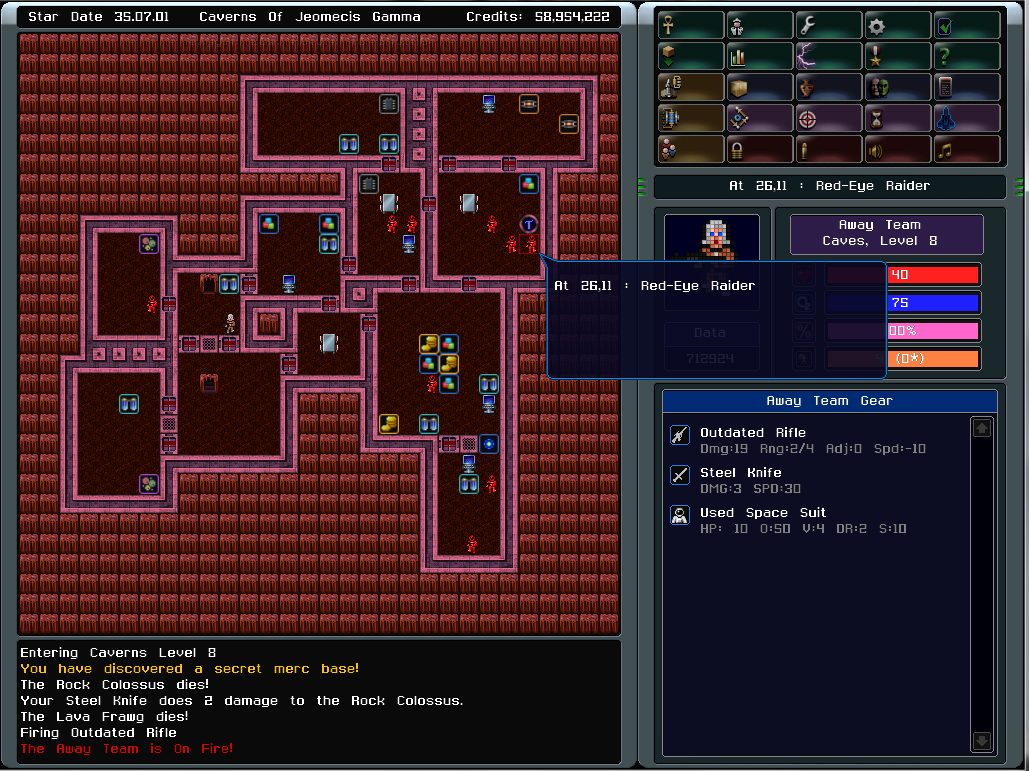
Task: Select the wrench button
Action: (x=829, y=26)
